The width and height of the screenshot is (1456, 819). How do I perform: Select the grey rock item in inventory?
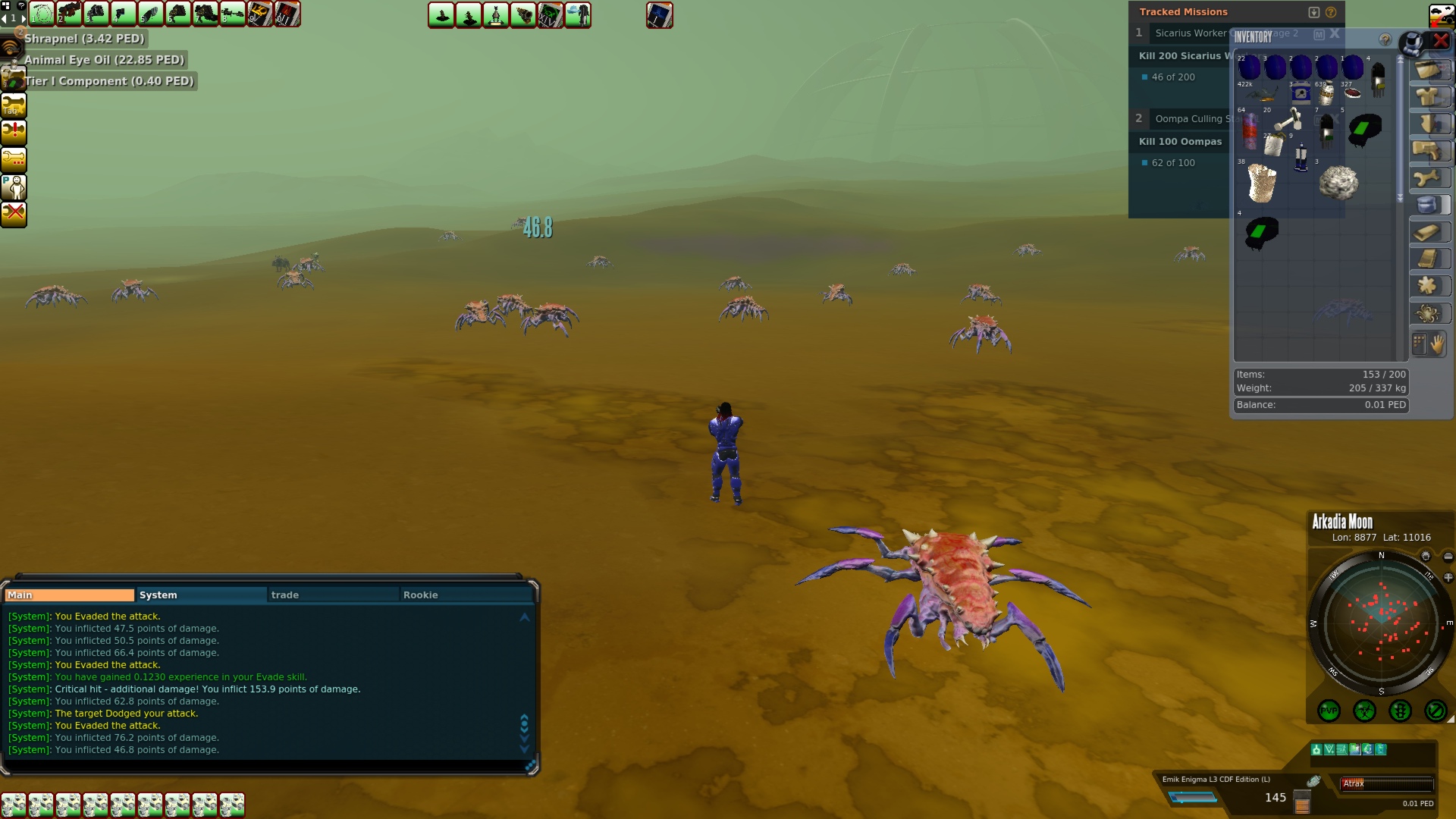click(x=1338, y=184)
